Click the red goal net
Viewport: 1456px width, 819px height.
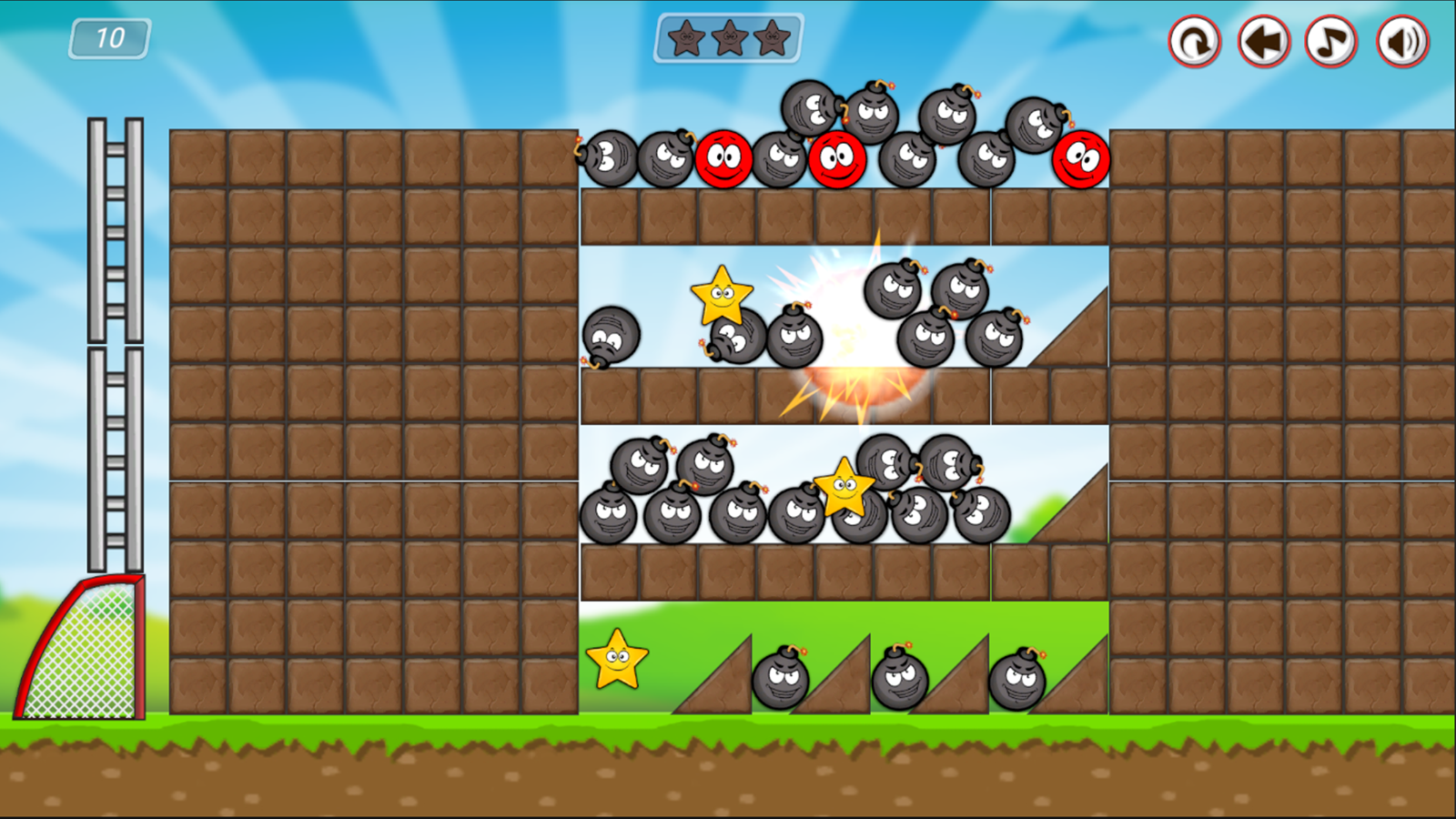tap(82, 655)
